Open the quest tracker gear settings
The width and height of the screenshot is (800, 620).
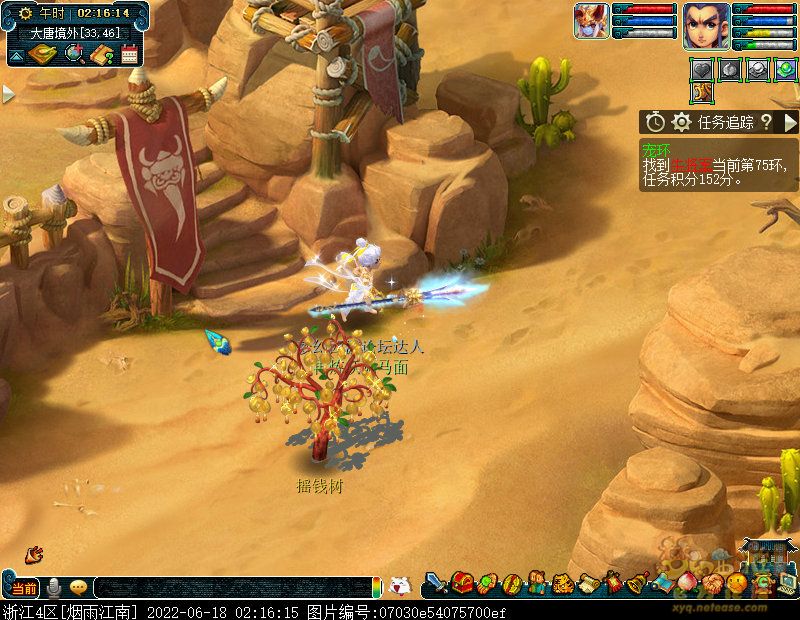682,122
